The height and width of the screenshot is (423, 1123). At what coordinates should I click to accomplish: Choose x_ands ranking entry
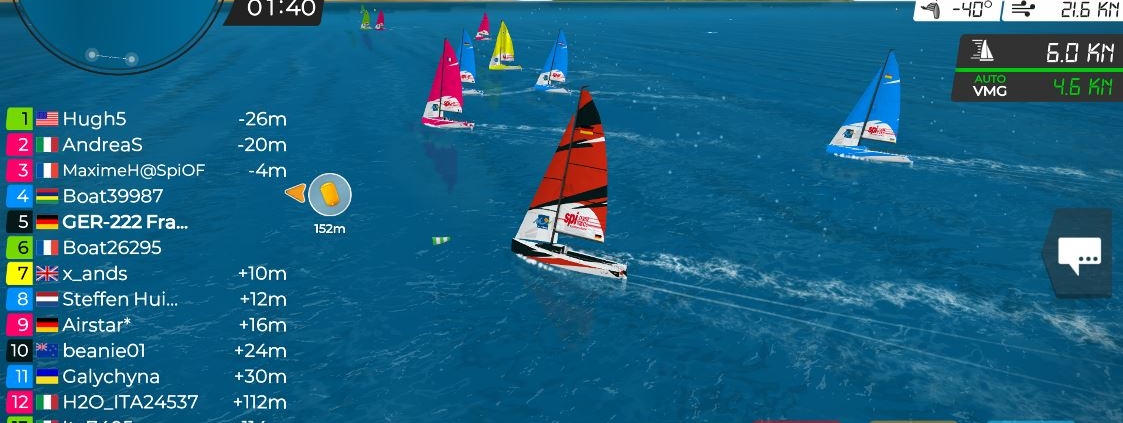pos(146,273)
